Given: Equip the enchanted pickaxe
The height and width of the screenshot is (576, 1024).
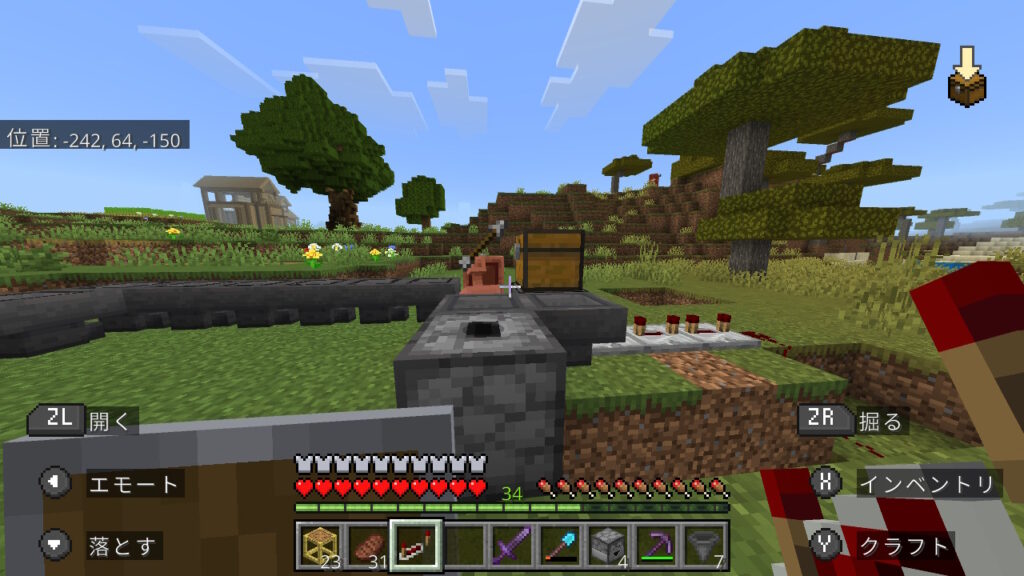Looking at the screenshot, I should pos(655,545).
